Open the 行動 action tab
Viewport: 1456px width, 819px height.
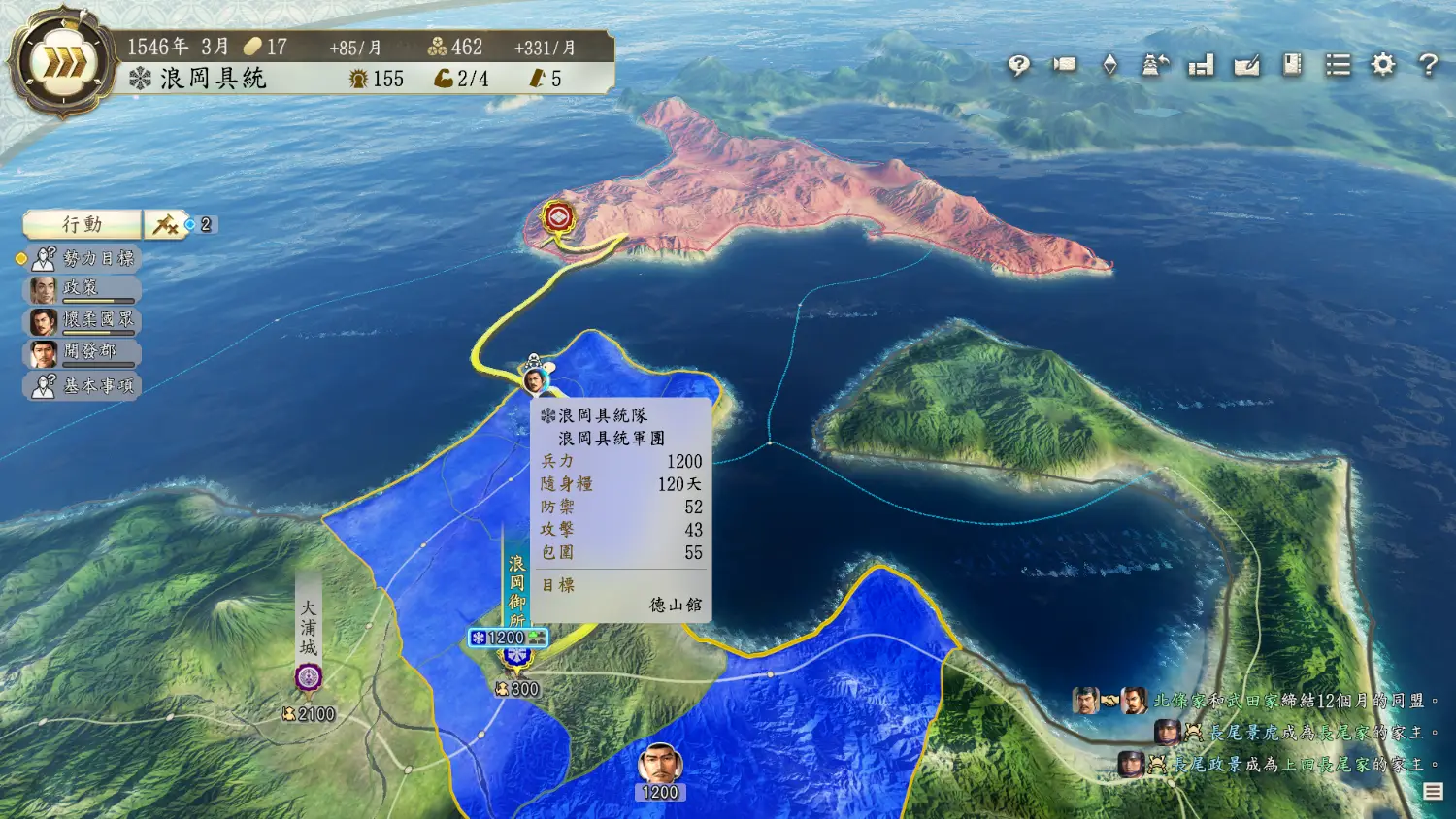(x=83, y=225)
